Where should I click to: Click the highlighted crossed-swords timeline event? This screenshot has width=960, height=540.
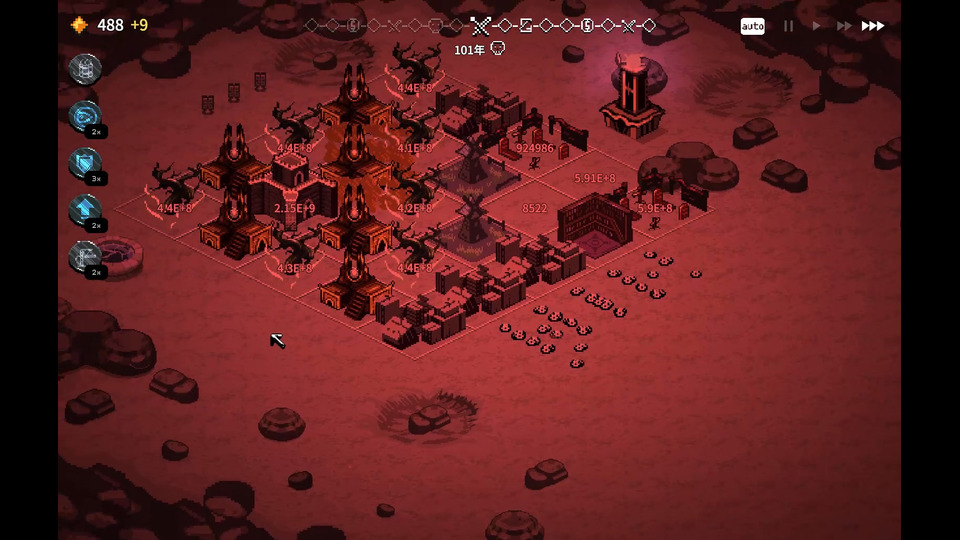(481, 26)
